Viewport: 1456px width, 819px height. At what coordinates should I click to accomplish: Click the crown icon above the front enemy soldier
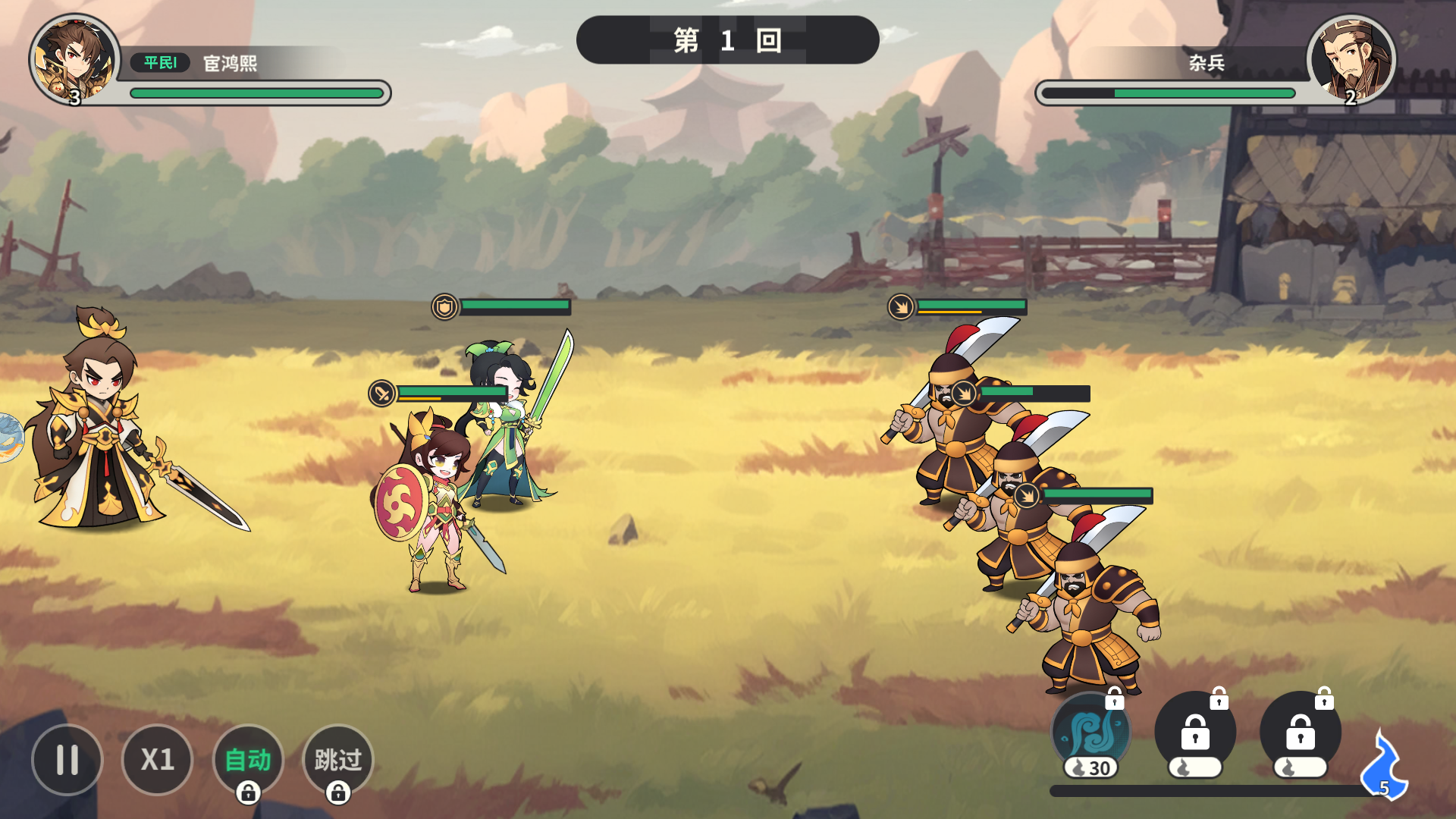[x=902, y=306]
